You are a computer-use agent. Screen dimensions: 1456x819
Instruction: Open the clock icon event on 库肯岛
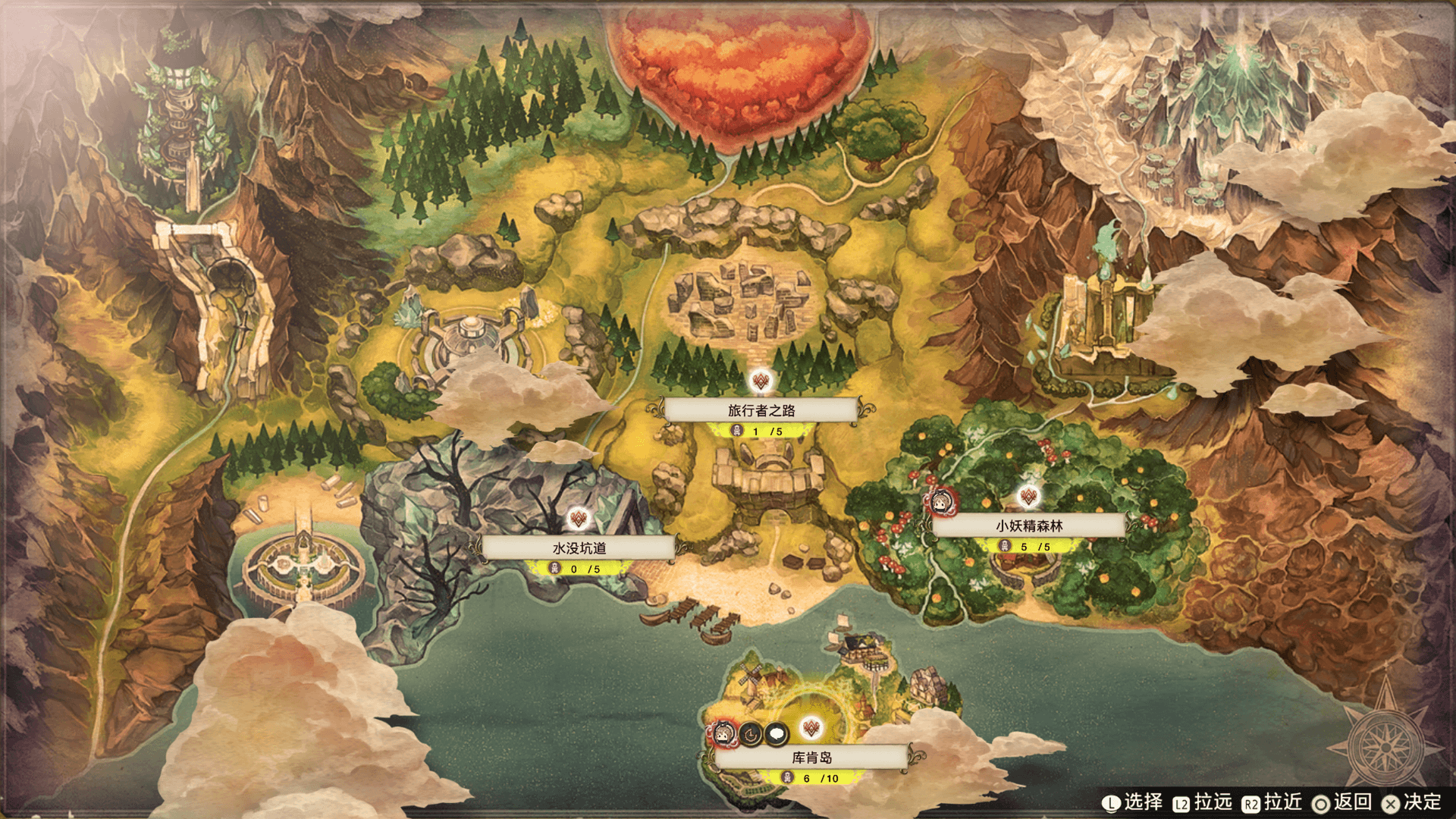(751, 733)
